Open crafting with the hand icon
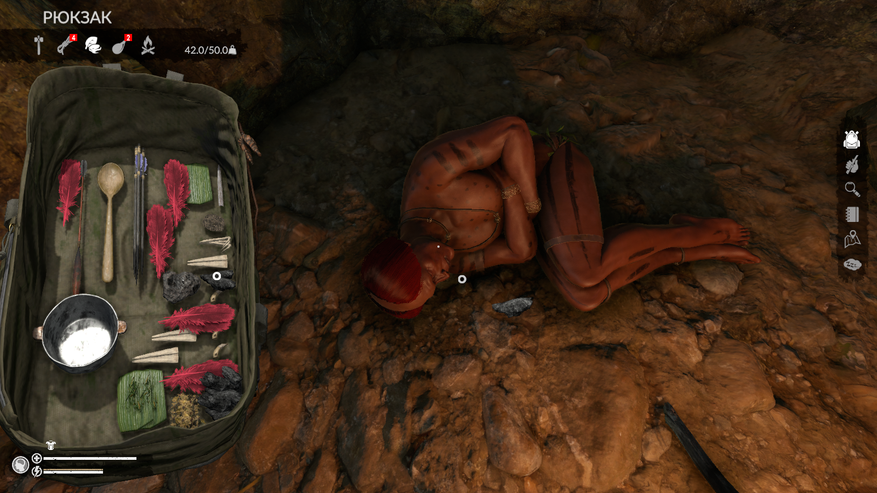877x493 pixels. 852,165
